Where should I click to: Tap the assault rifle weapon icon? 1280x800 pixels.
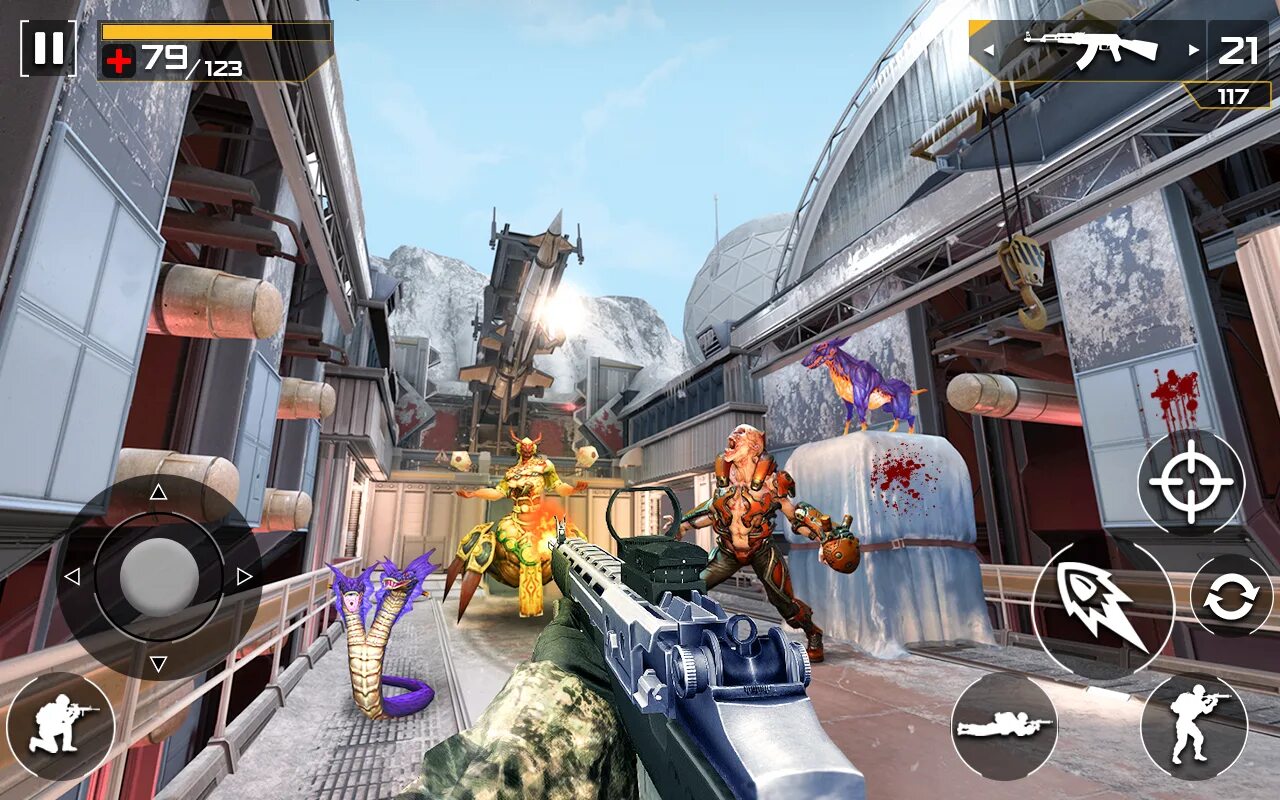click(x=1090, y=48)
